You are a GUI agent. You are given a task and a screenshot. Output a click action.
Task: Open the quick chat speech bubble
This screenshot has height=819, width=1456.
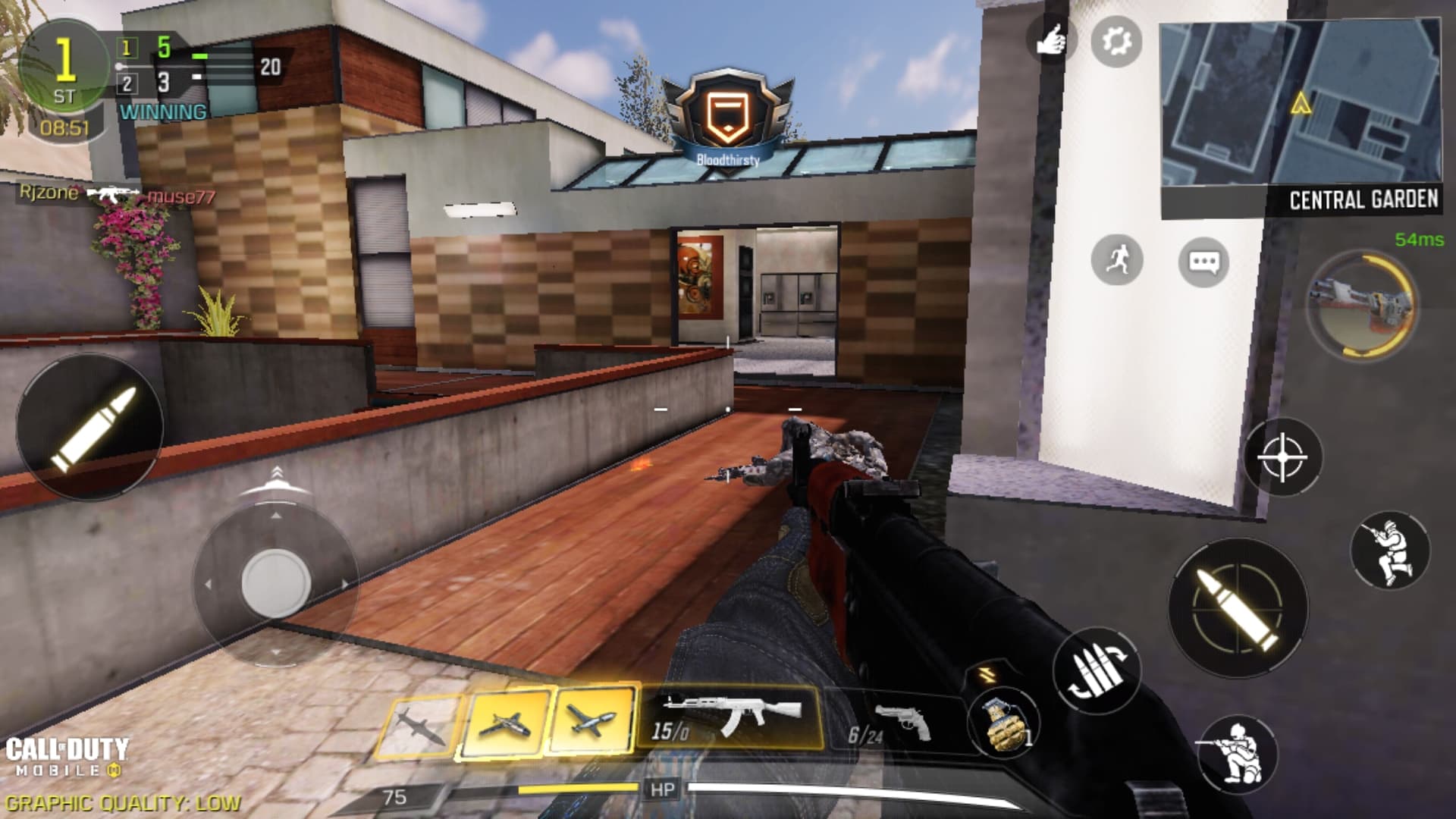[x=1203, y=262]
